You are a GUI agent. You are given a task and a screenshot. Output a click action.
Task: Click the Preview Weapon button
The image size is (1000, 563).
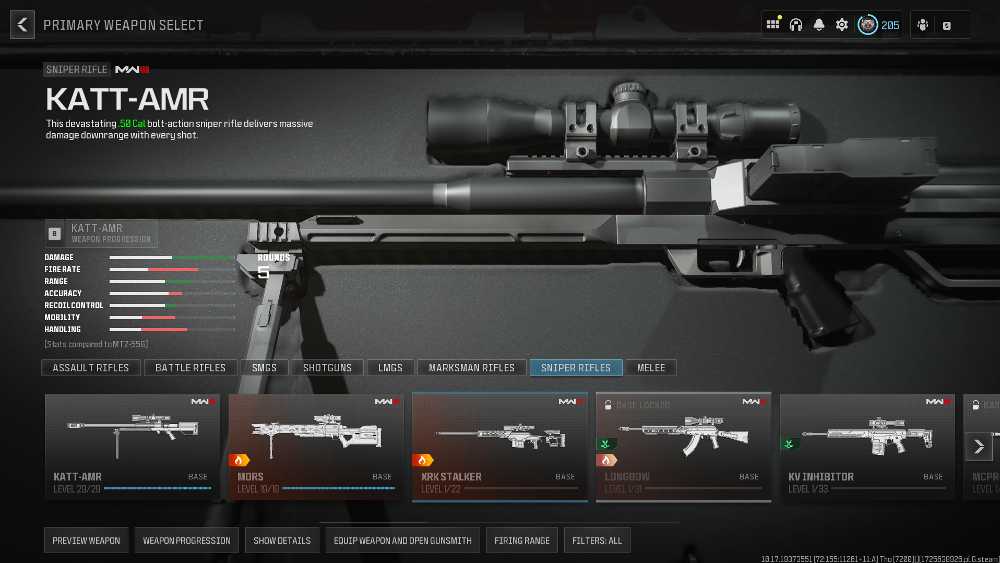[x=86, y=541]
